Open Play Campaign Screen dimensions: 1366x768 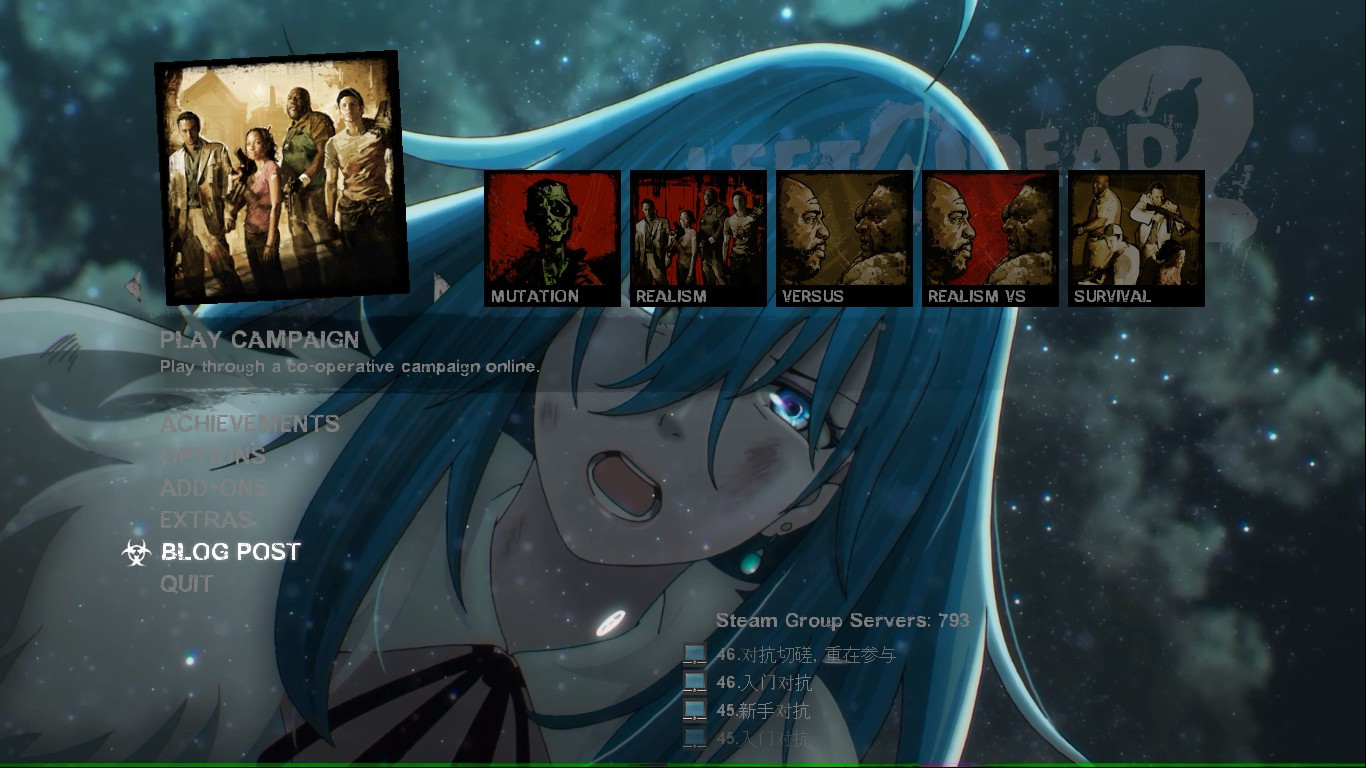[x=258, y=340]
